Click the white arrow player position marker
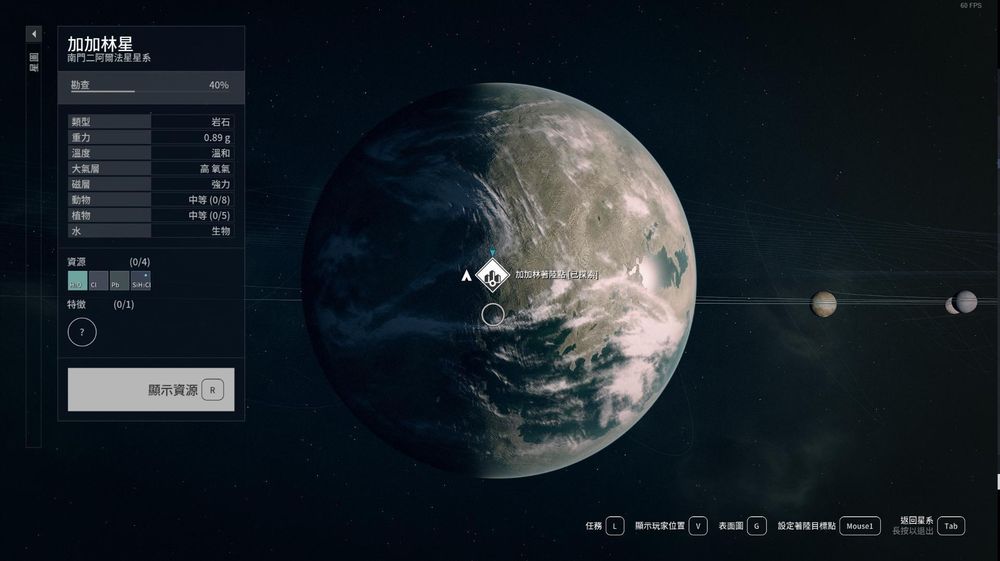This screenshot has height=561, width=1000. (465, 274)
